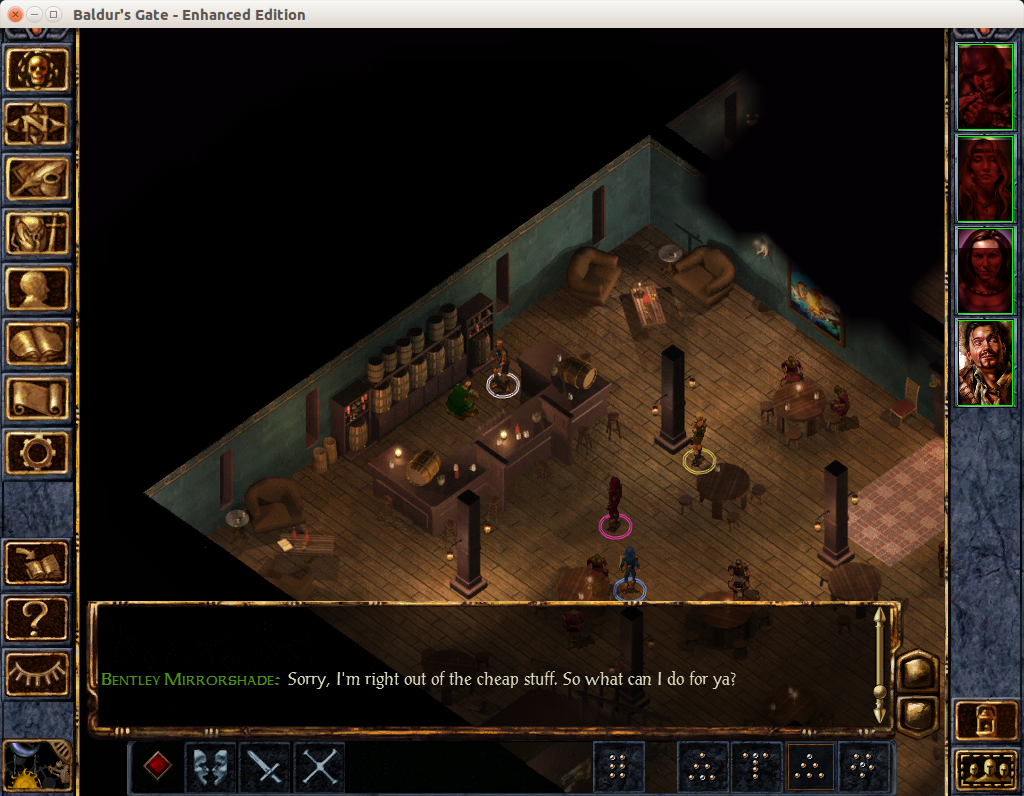The width and height of the screenshot is (1024, 796).
Task: Open the character record bust icon
Action: pos(39,289)
